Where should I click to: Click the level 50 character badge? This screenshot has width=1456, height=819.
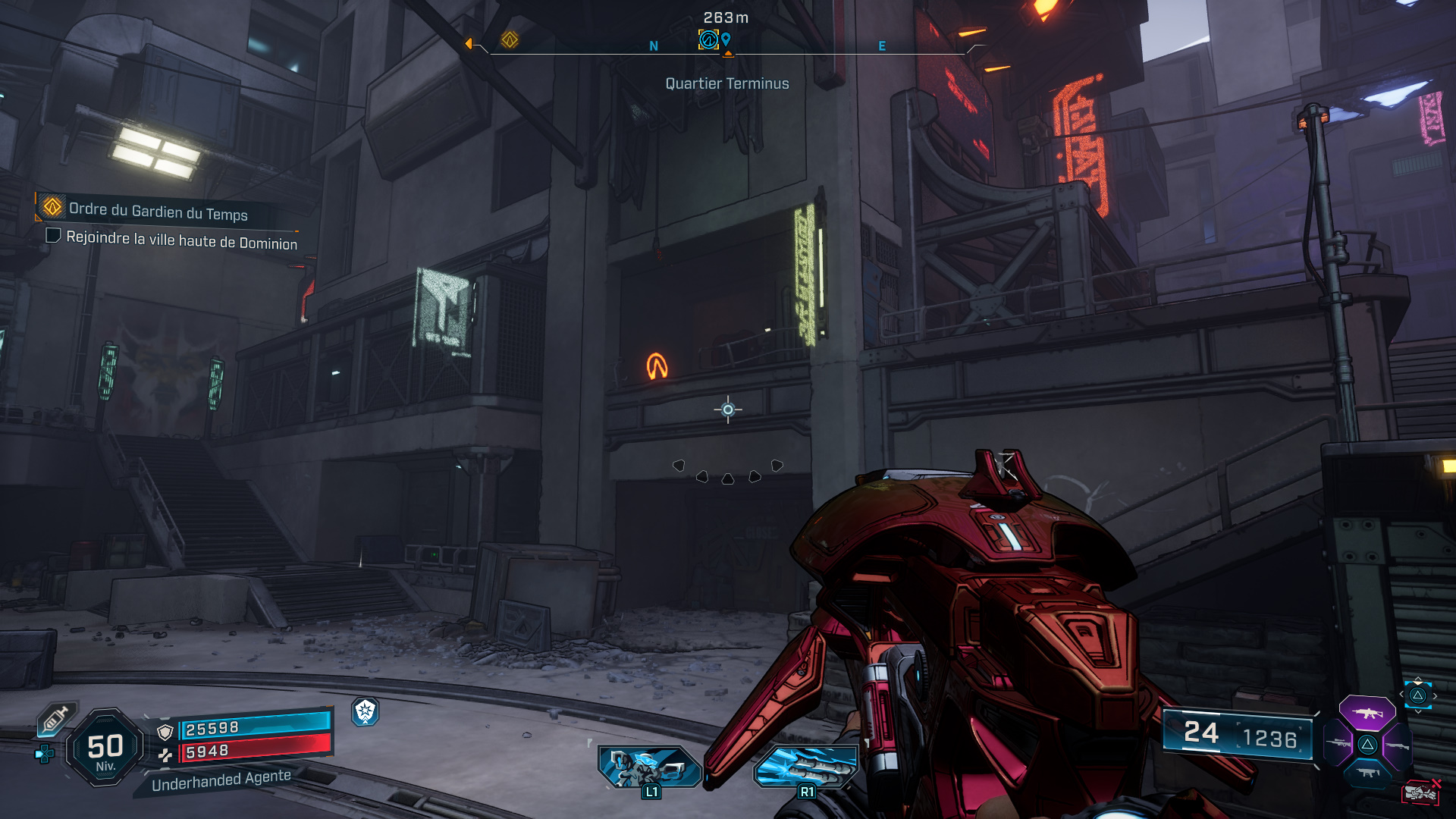click(x=105, y=748)
